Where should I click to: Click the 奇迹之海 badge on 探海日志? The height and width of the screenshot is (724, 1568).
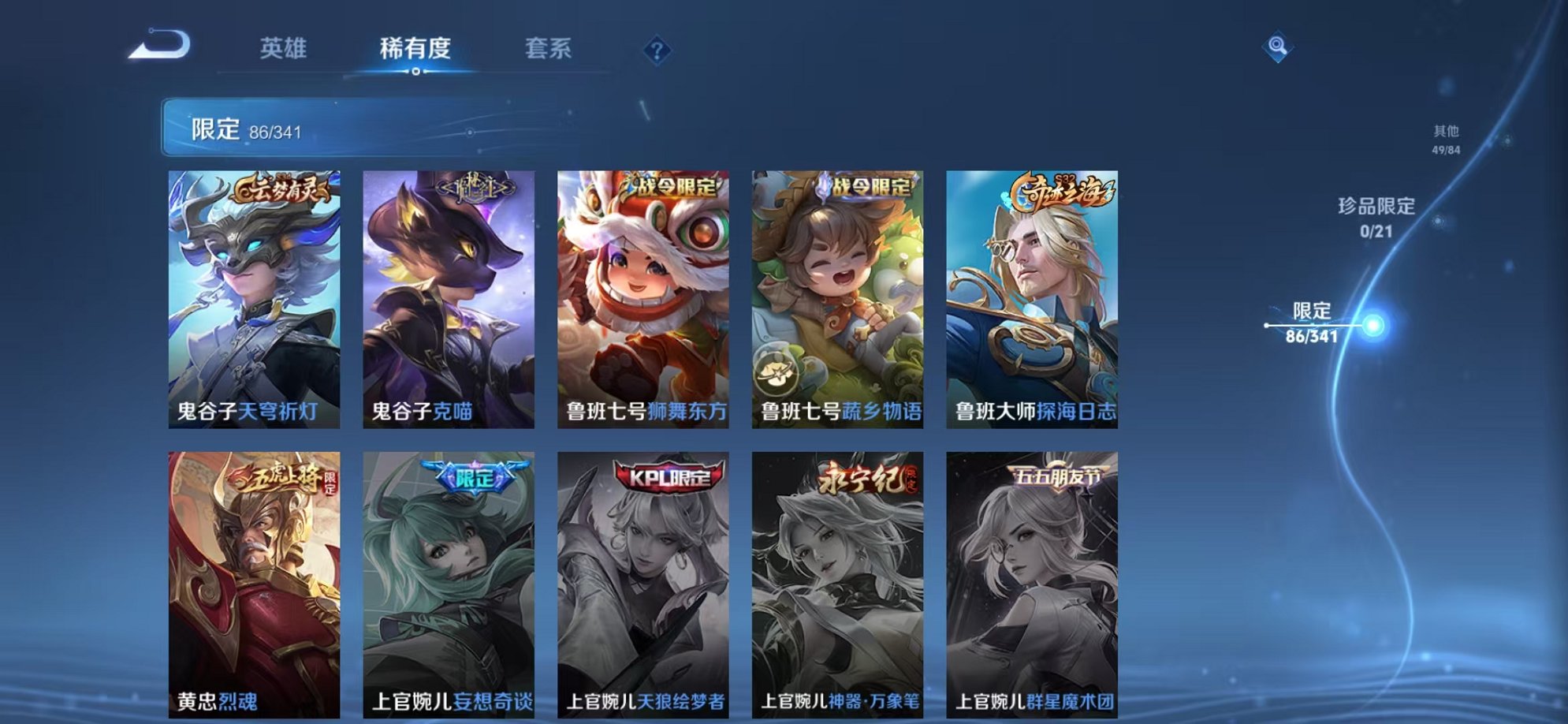point(1063,188)
